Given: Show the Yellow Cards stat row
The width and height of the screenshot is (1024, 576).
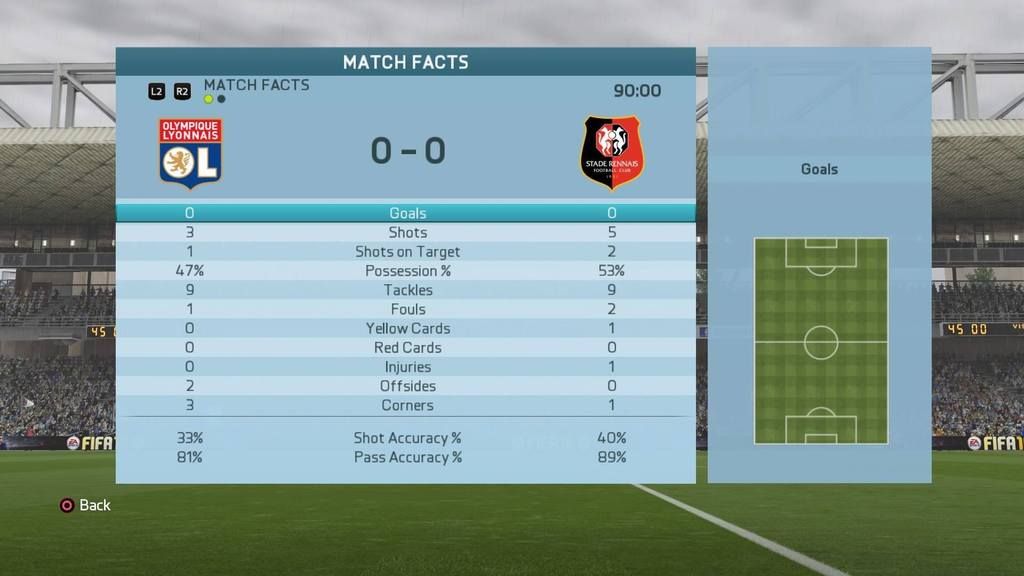Looking at the screenshot, I should pos(407,328).
